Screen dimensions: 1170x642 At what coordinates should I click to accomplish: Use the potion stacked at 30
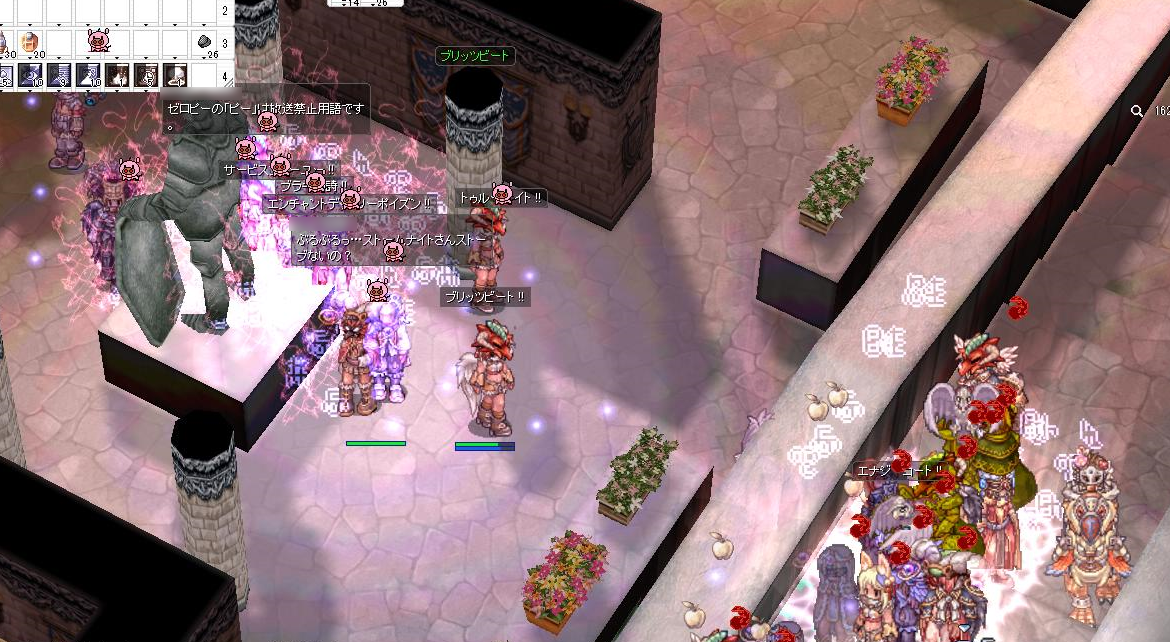(4, 43)
